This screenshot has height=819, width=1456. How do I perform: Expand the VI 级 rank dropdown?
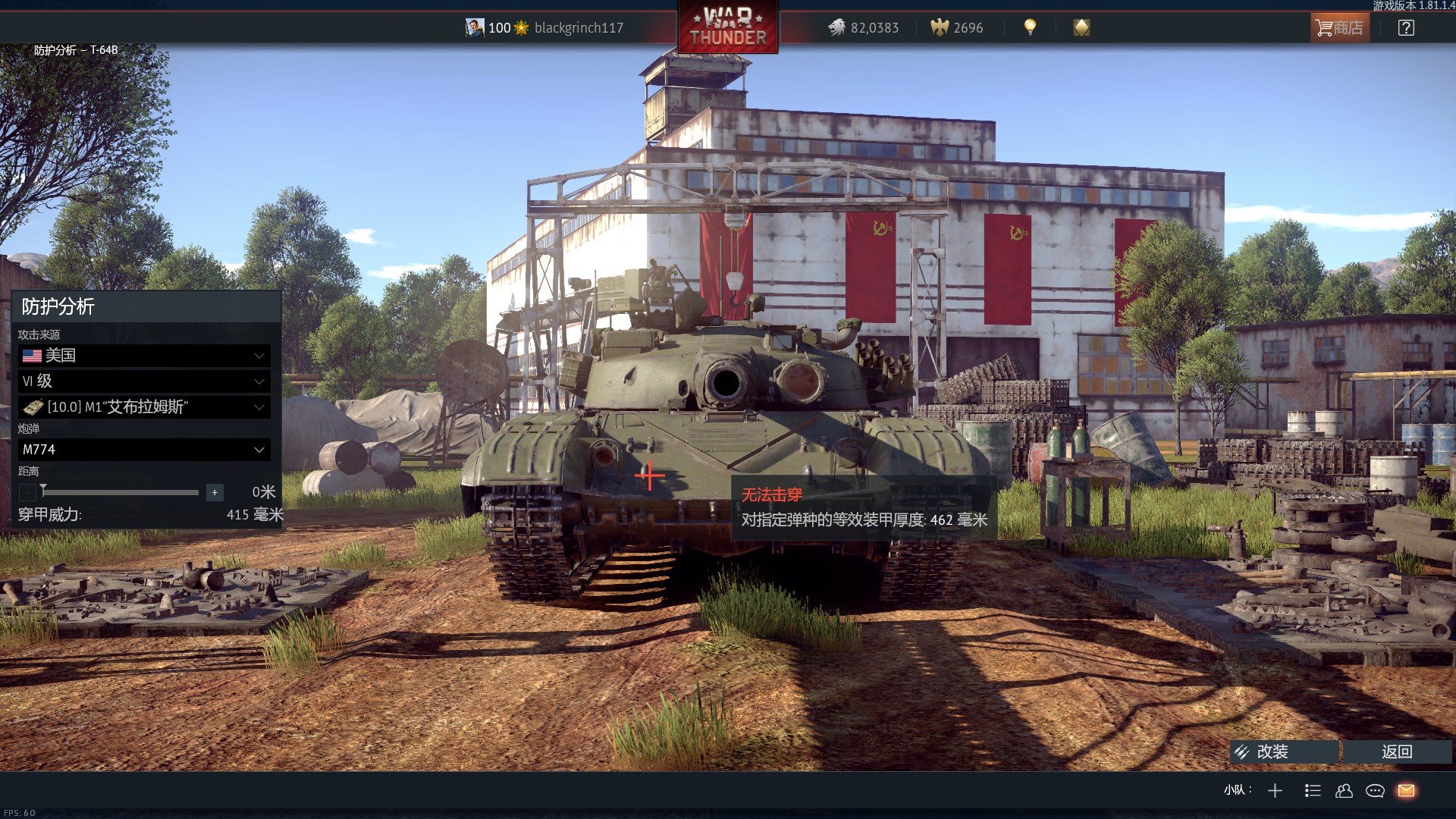tap(144, 381)
